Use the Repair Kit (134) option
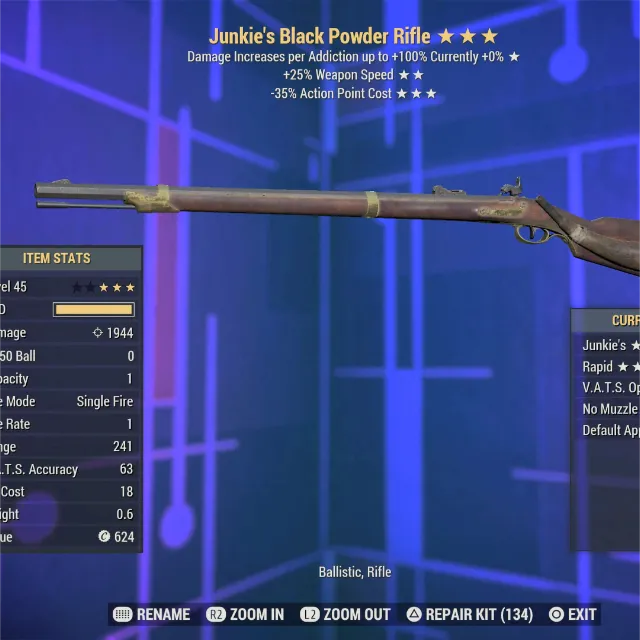Image resolution: width=640 pixels, height=640 pixels. tap(469, 615)
